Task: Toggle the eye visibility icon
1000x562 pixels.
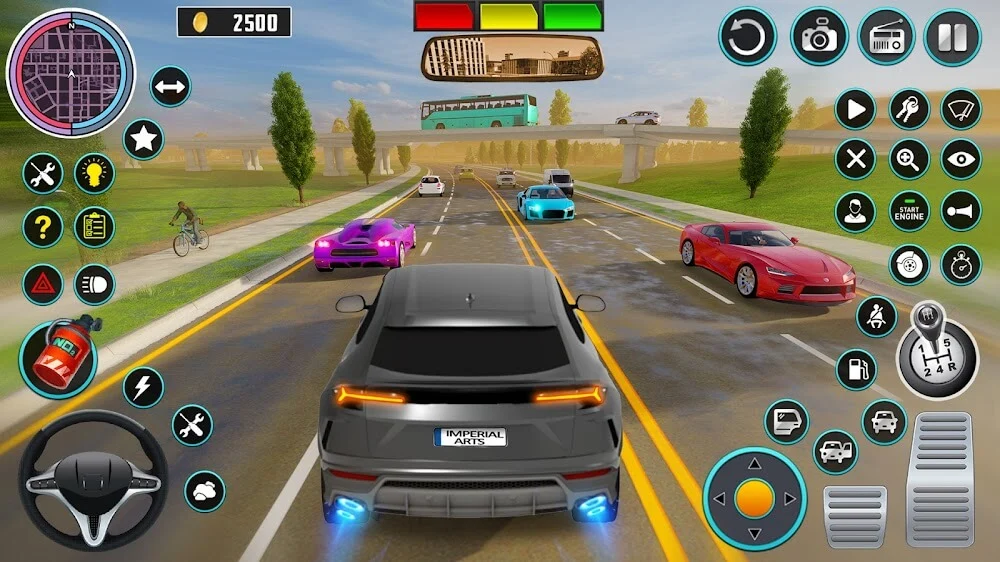Action: click(x=961, y=159)
